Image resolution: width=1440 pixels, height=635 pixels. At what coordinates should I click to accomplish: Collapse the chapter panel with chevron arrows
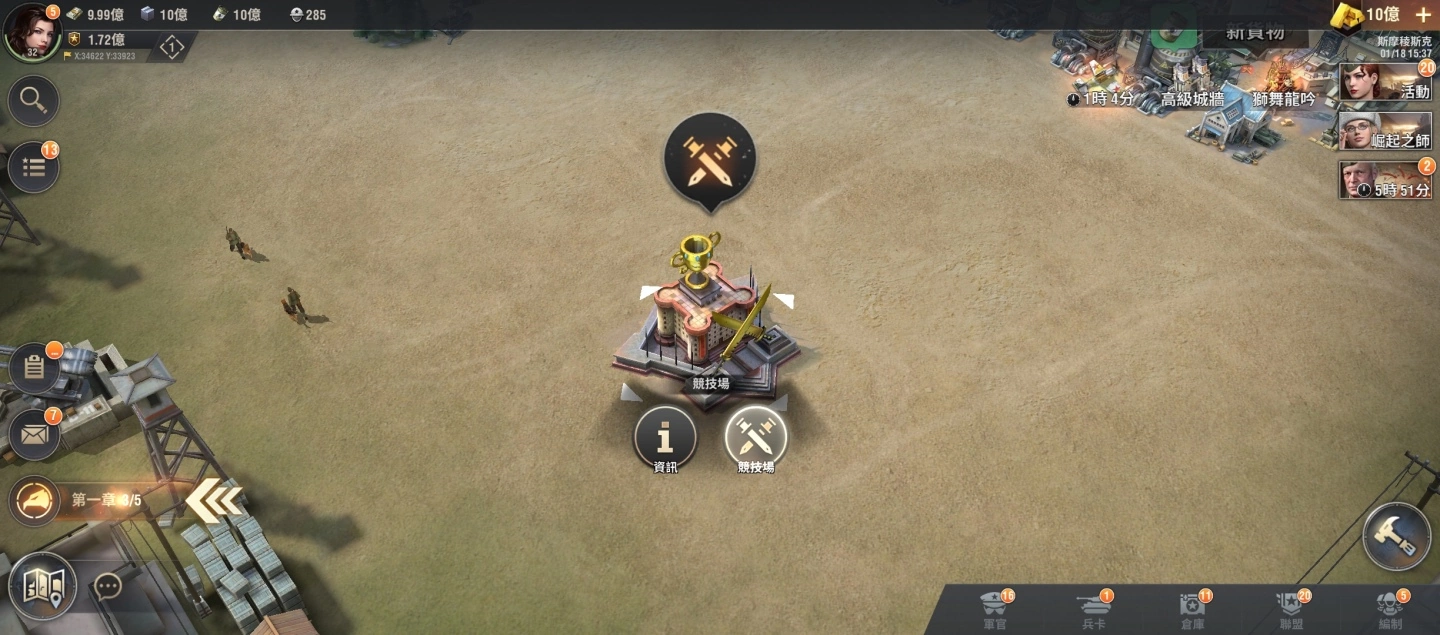214,500
